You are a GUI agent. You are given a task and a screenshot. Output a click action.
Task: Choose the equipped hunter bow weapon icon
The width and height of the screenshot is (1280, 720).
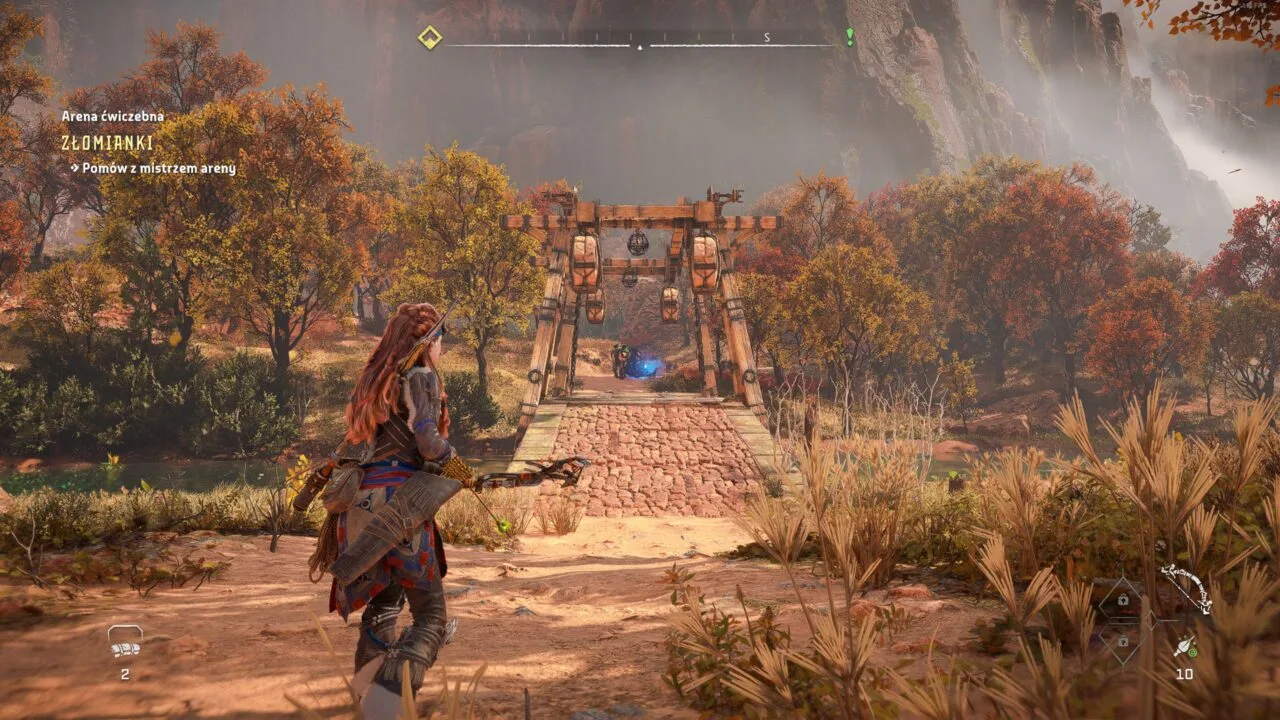[1186, 587]
